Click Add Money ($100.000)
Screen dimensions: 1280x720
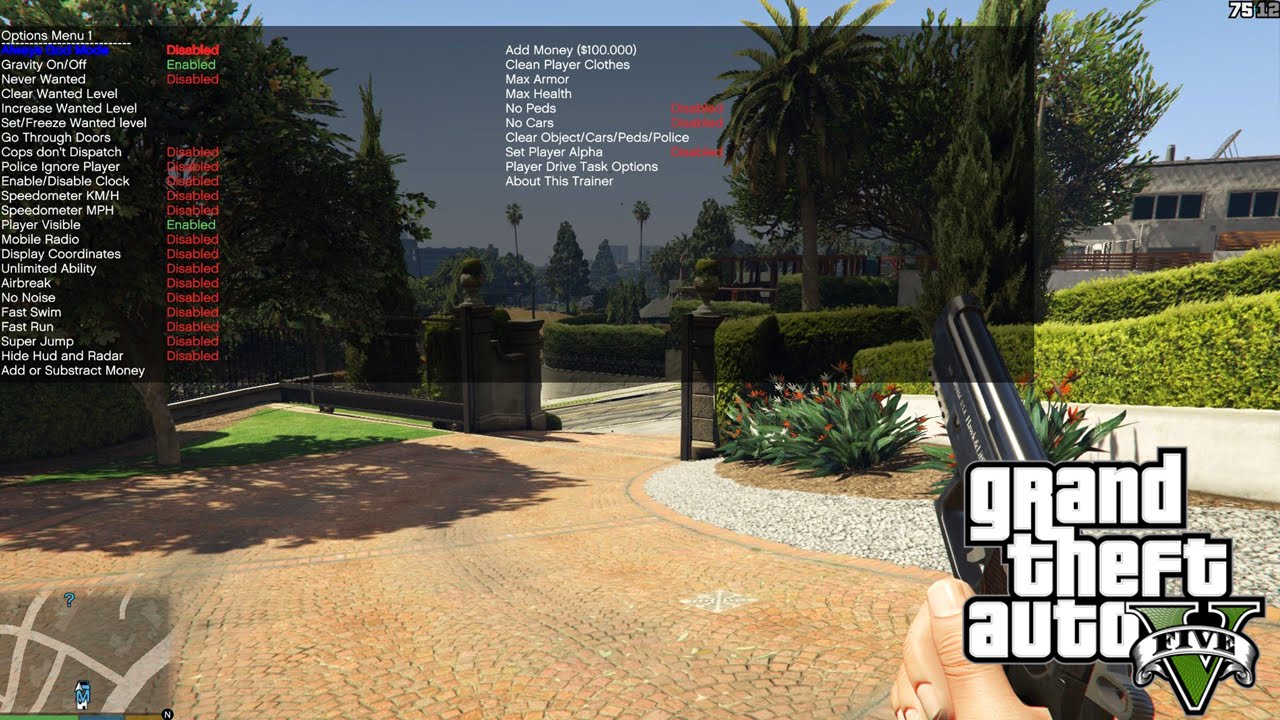tap(573, 49)
